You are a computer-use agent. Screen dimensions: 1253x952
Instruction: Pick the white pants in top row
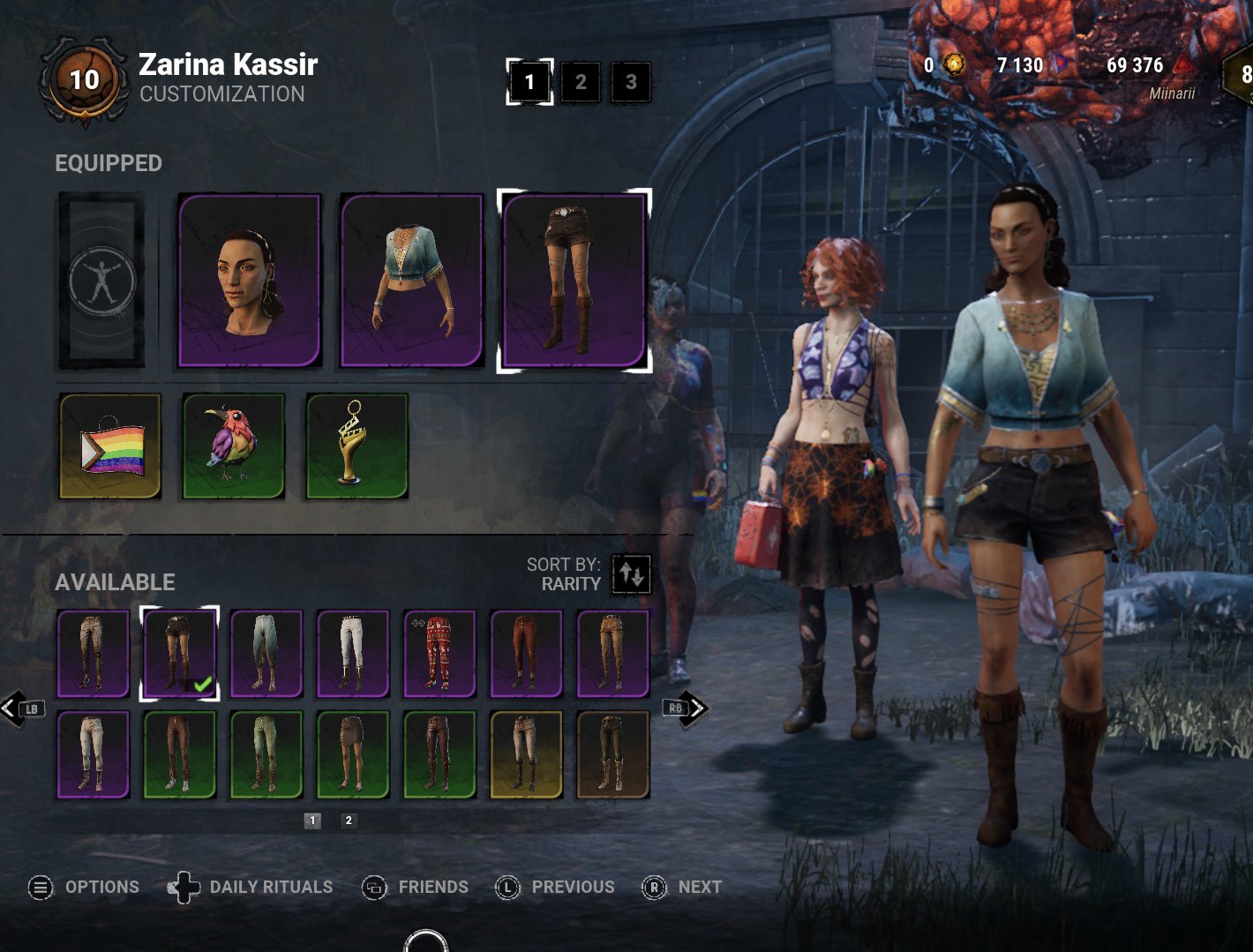click(x=353, y=654)
